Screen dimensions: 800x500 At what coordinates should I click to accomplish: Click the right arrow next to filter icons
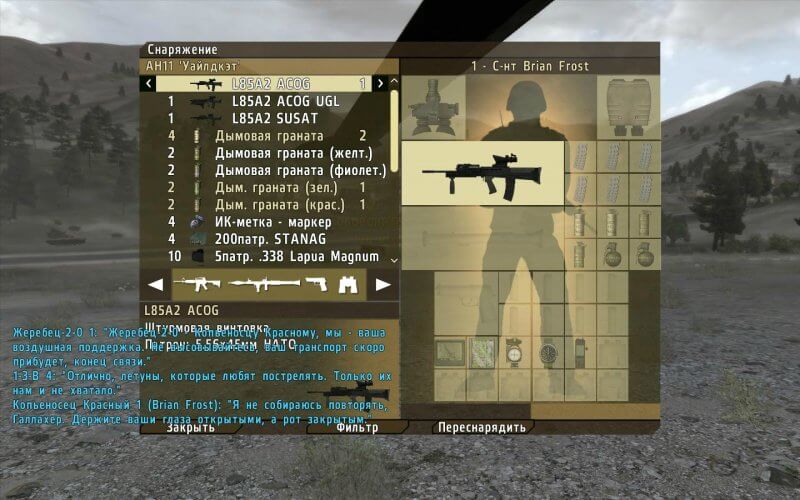click(382, 284)
